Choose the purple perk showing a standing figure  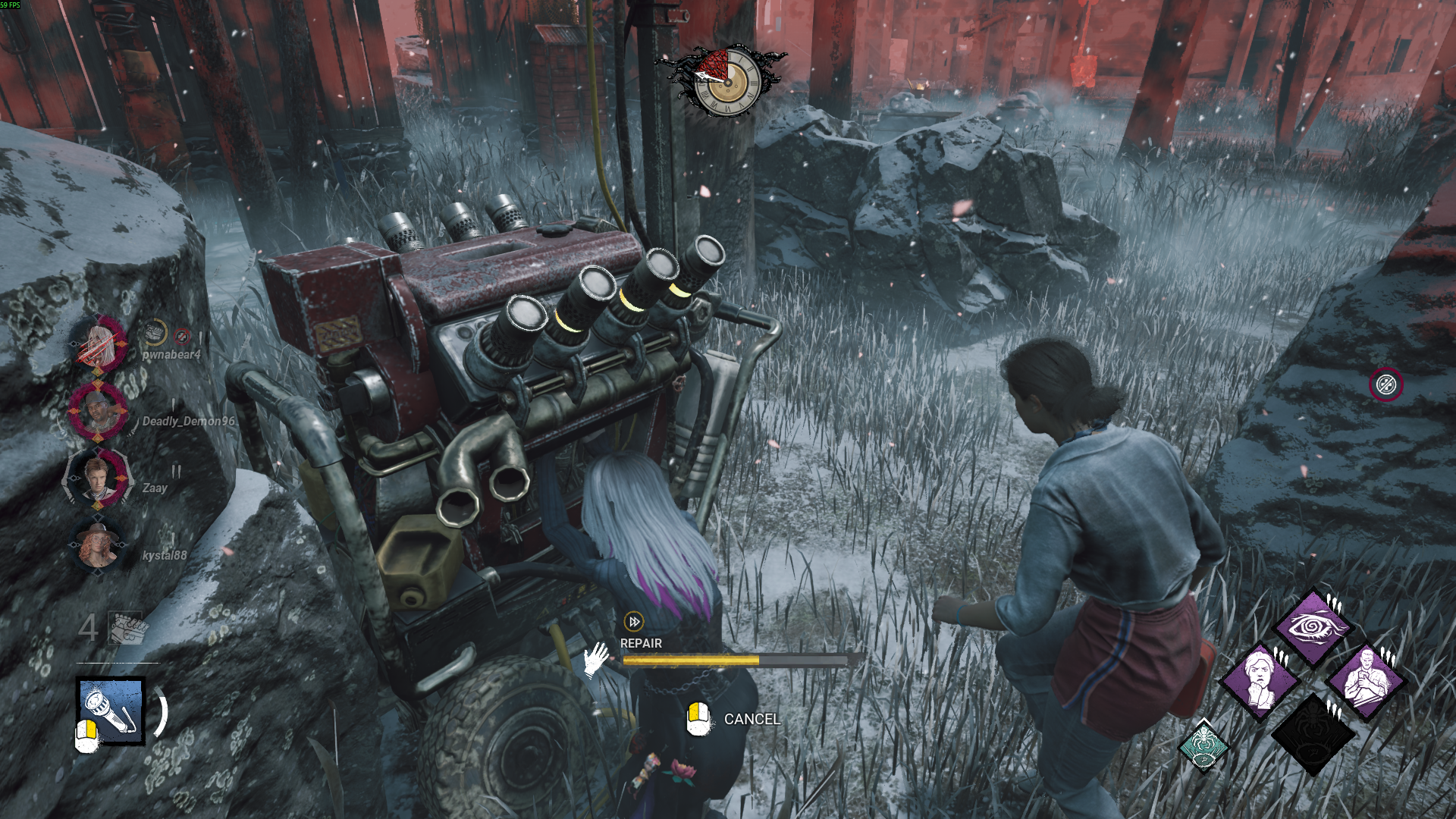[x=1366, y=680]
